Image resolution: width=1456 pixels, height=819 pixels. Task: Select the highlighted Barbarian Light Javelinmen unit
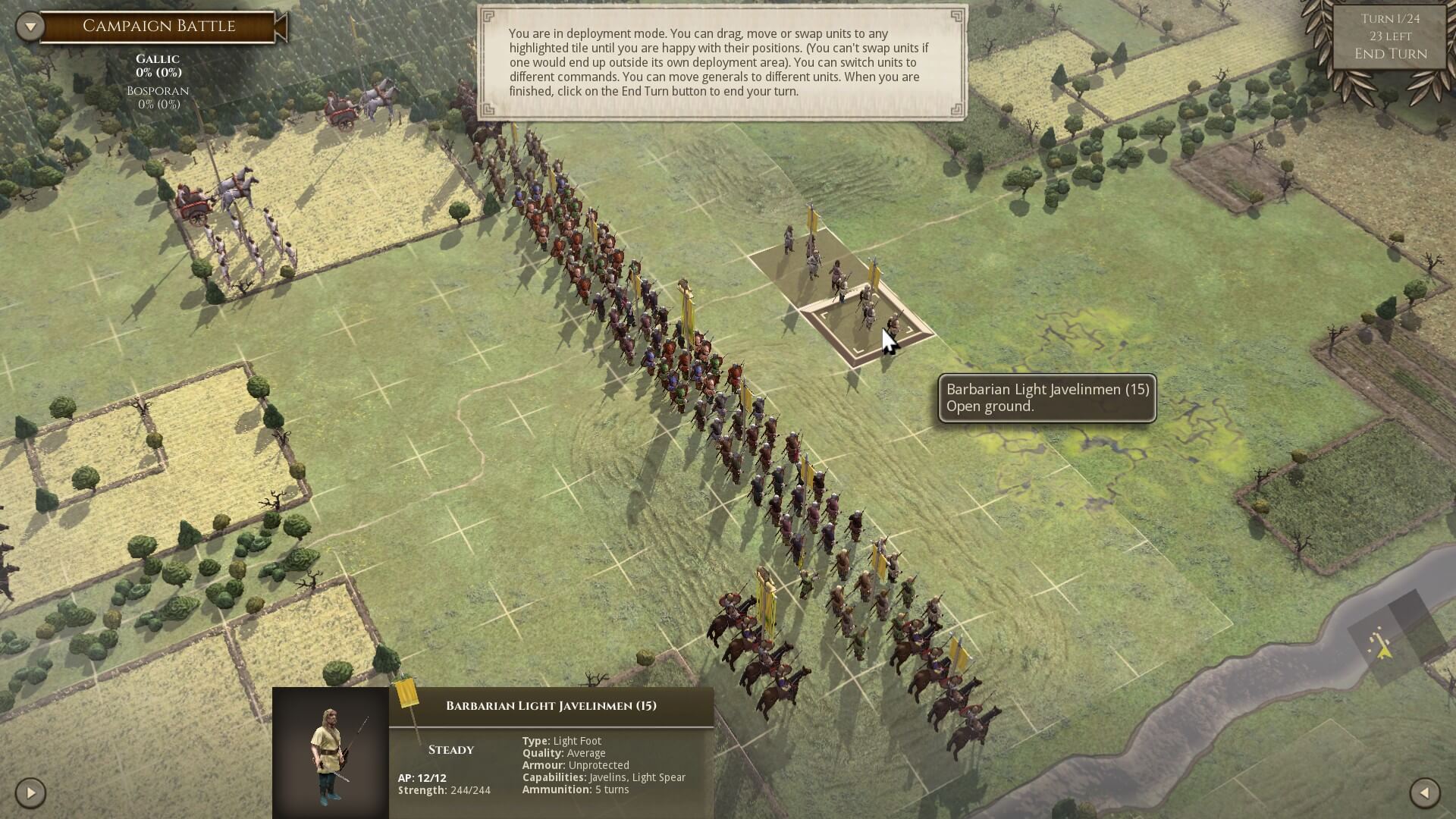(x=867, y=324)
